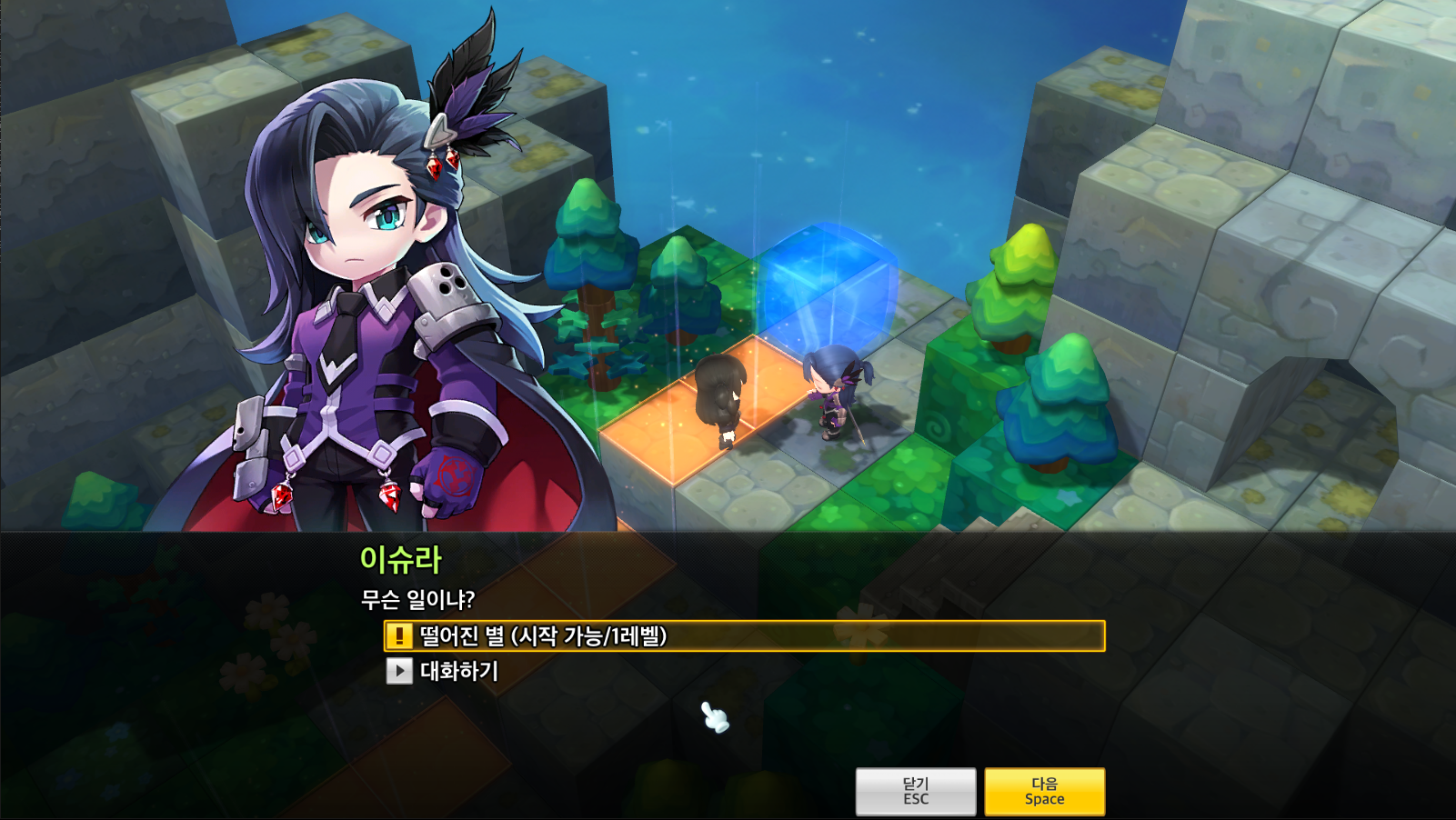Advance dialogue with the 다음 button
This screenshot has width=1456, height=820.
pyautogui.click(x=1044, y=791)
